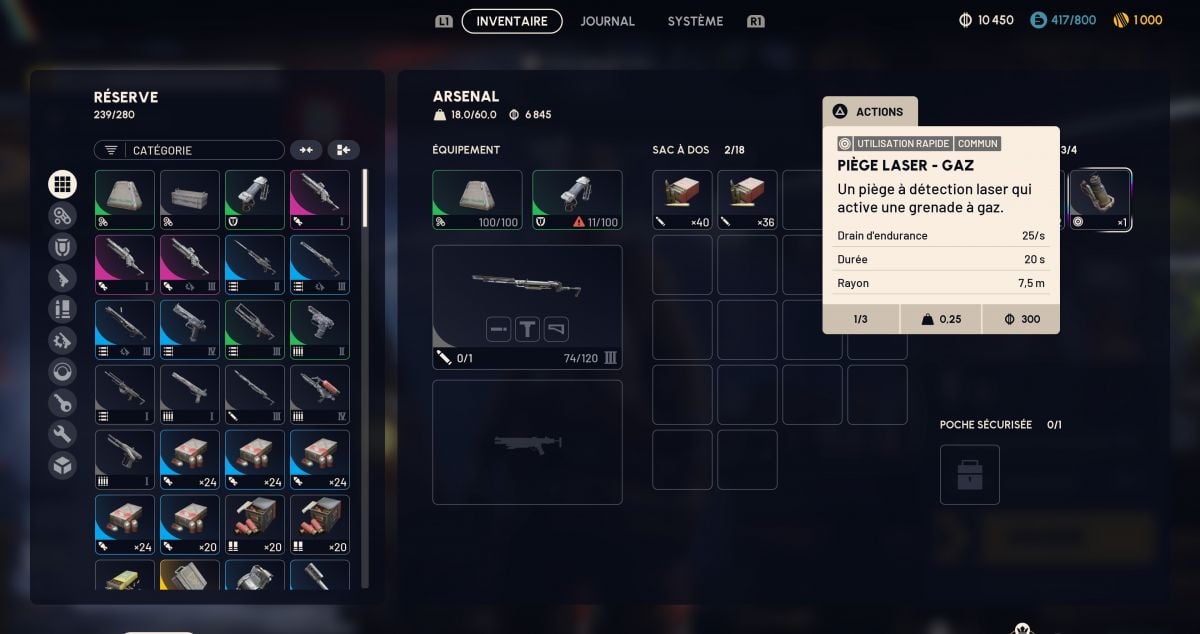Filter the reserve by cube category

(62, 465)
